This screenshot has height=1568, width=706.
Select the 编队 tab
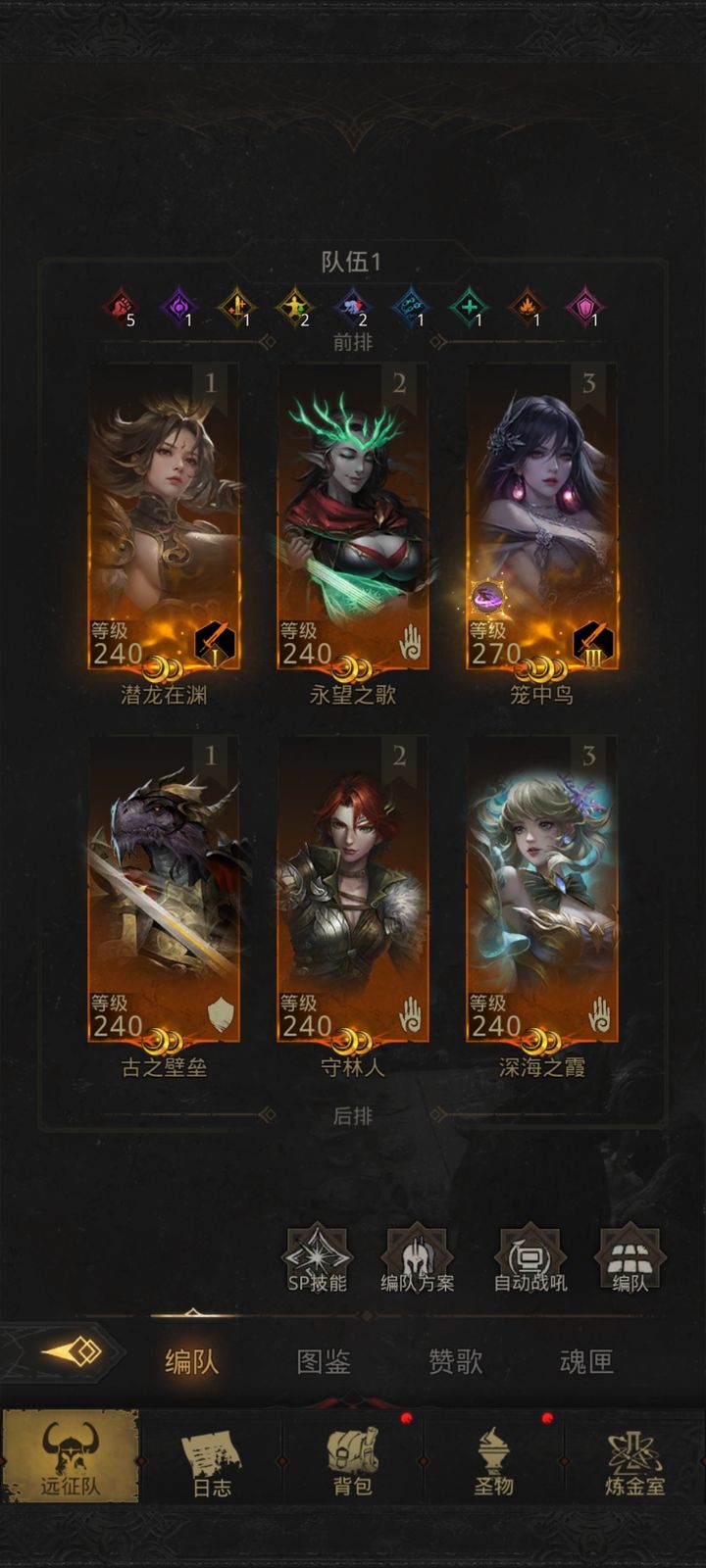(192, 1361)
